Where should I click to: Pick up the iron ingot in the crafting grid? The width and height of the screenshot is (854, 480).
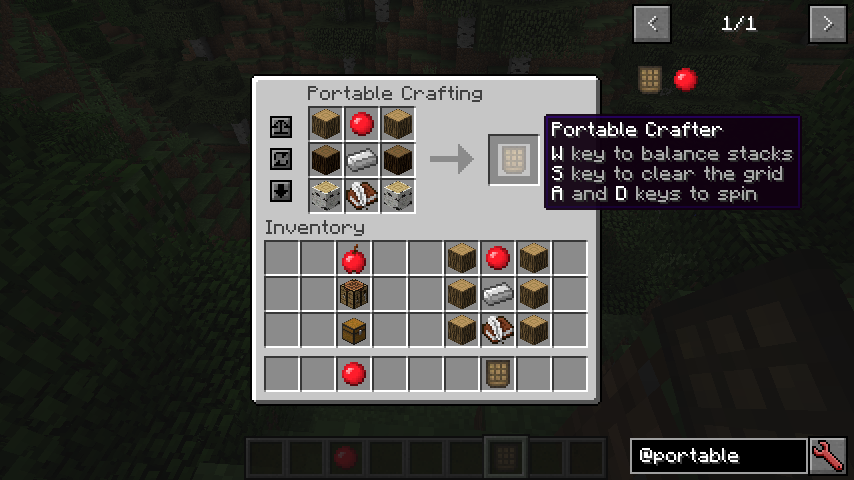(x=361, y=159)
